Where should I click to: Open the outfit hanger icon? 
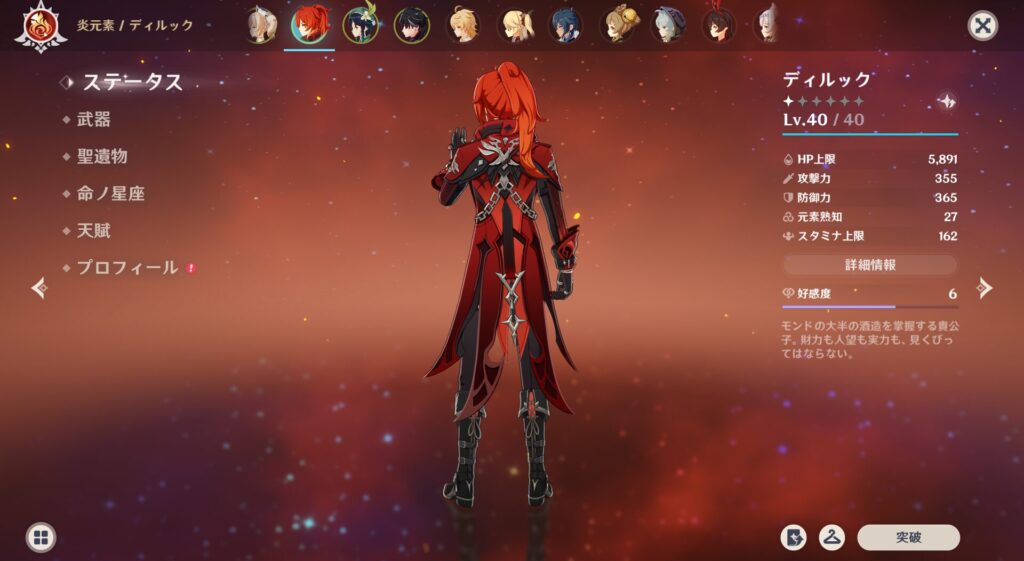pos(832,537)
